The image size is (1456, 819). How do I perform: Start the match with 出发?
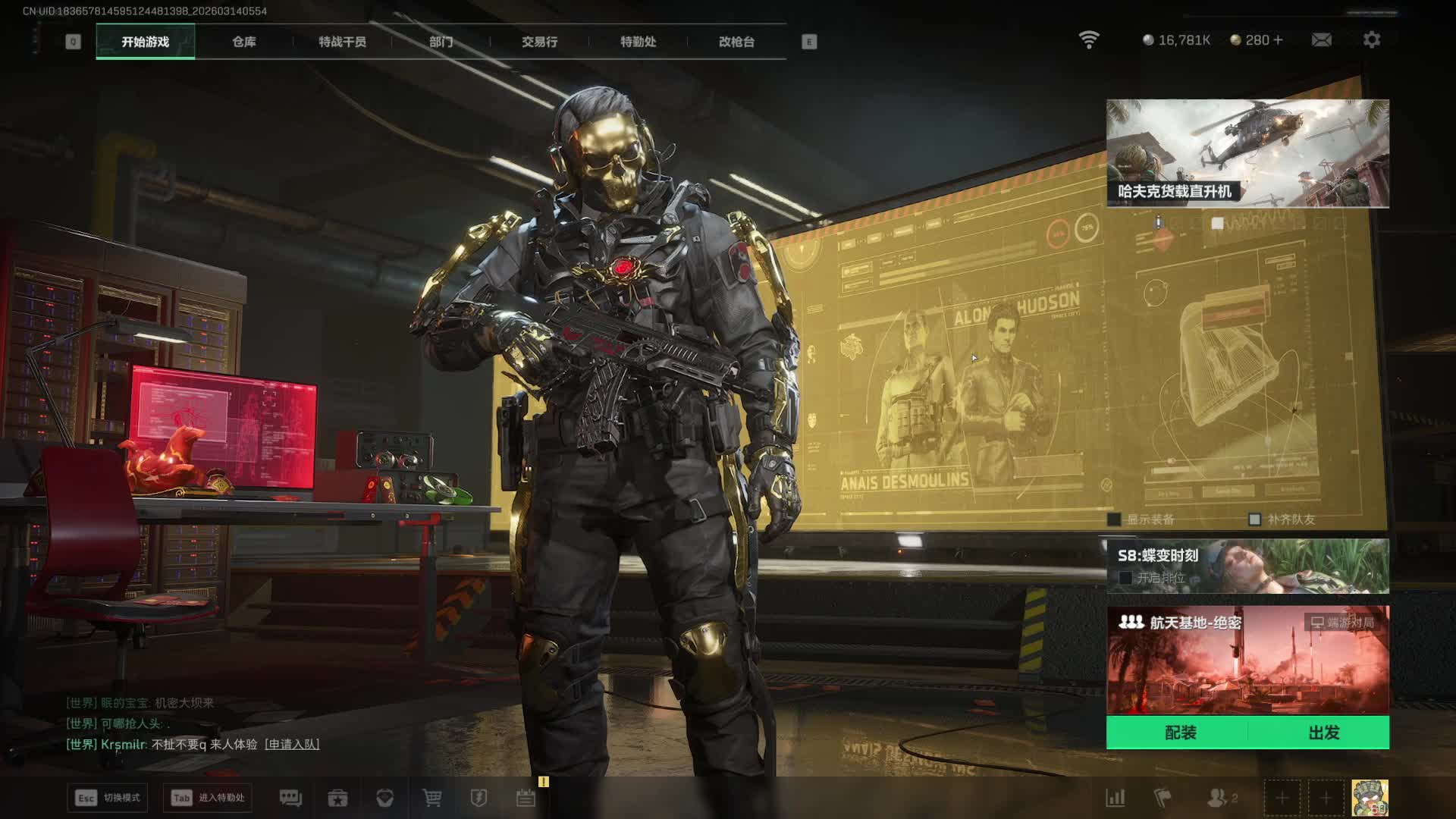1323,733
